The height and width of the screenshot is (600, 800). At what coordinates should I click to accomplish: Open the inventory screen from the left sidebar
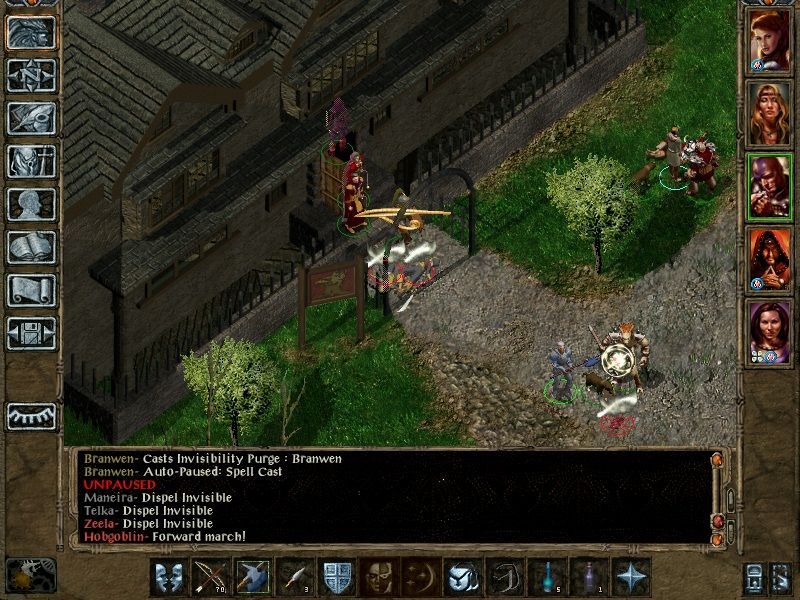pyautogui.click(x=32, y=161)
